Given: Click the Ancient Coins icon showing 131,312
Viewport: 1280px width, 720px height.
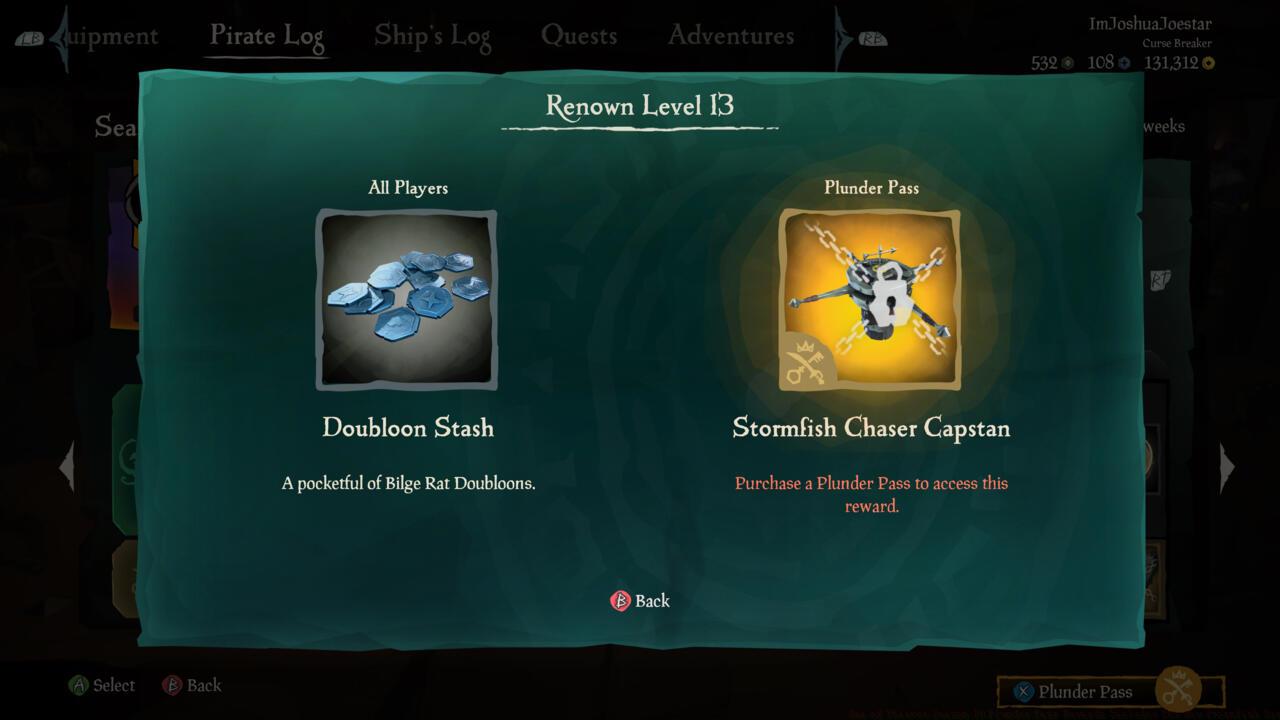Looking at the screenshot, I should click(x=1210, y=62).
